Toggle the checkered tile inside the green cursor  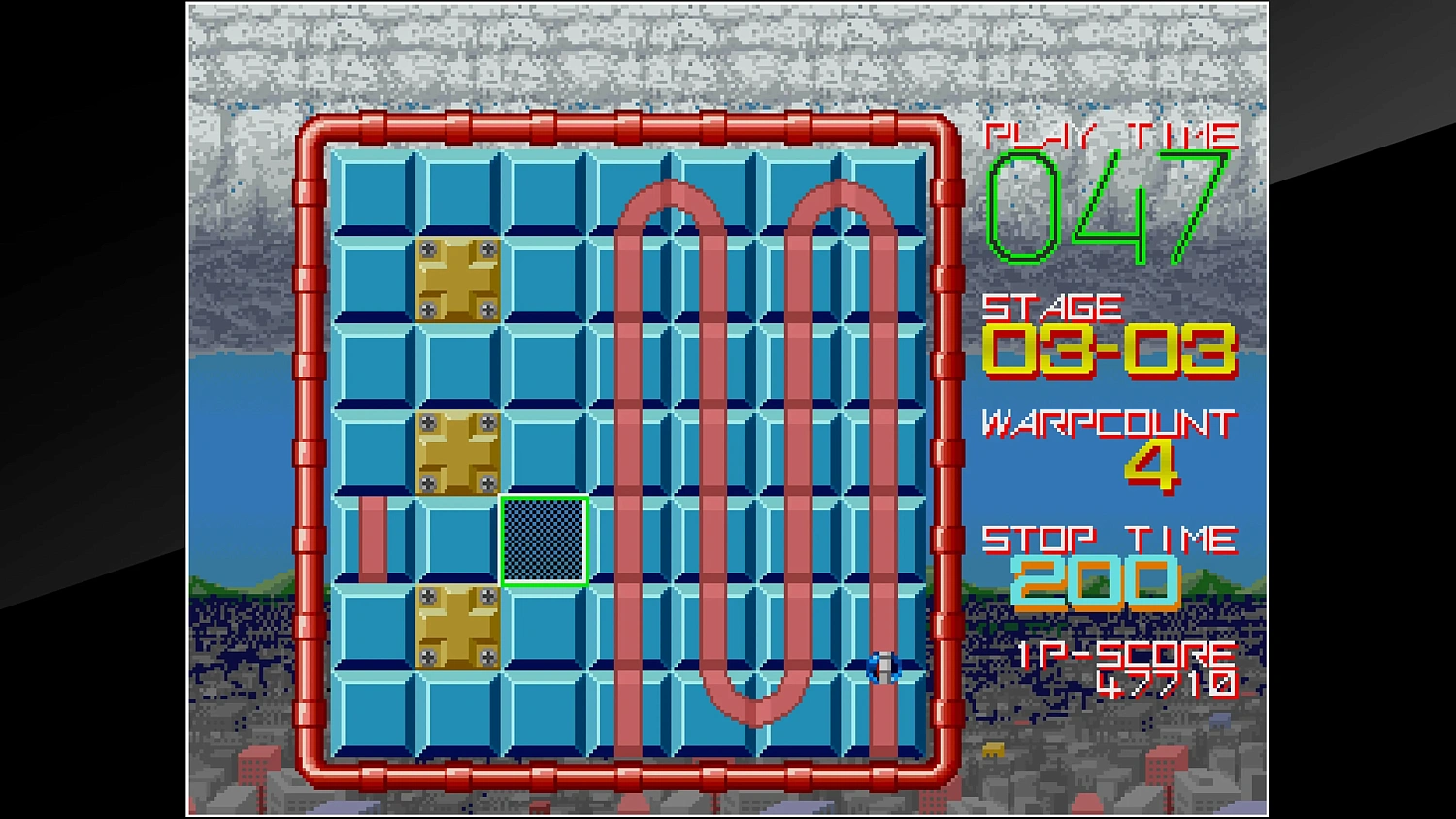[545, 539]
